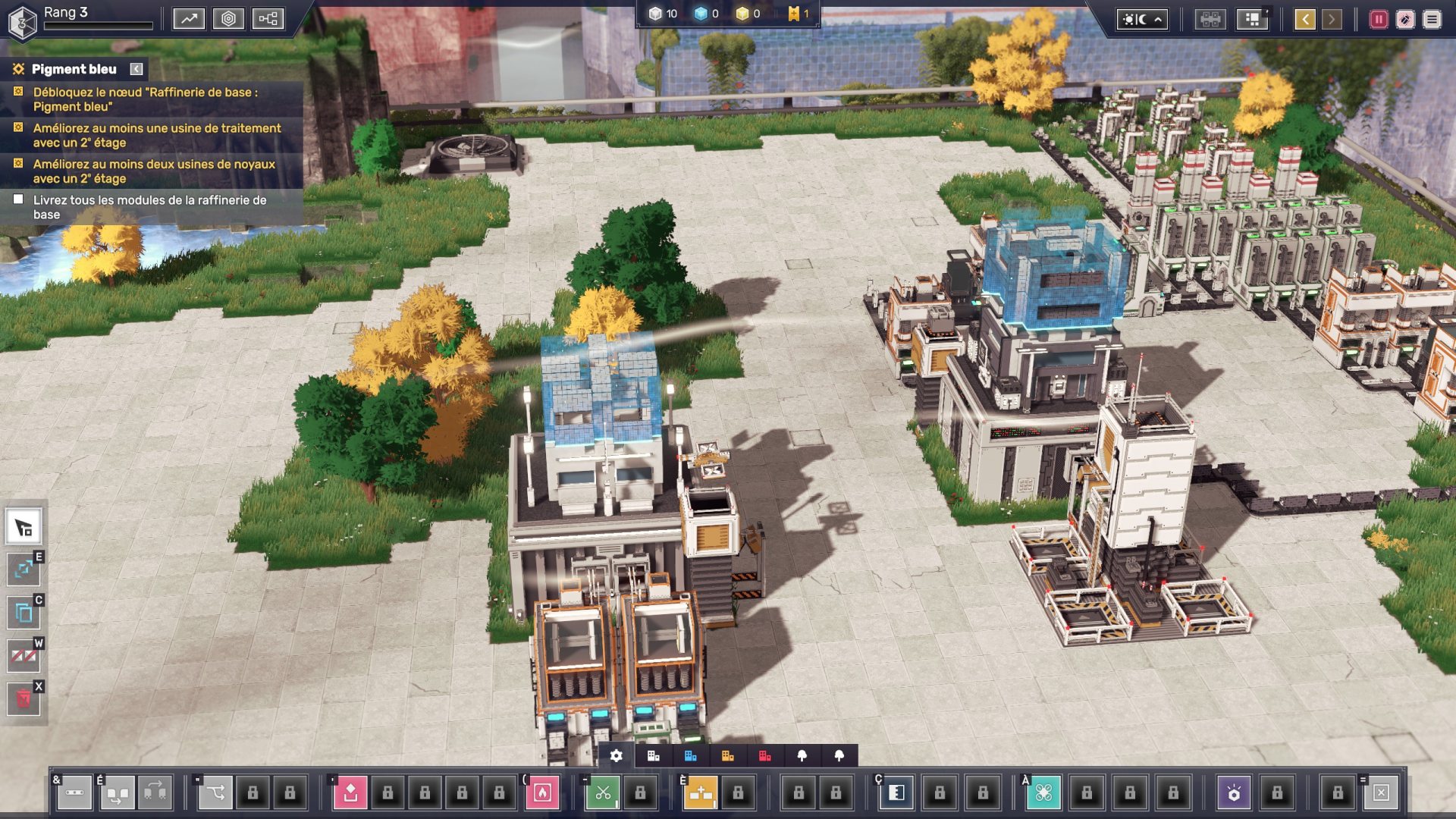Select the red delete trash tool
The image size is (1456, 819).
(24, 698)
